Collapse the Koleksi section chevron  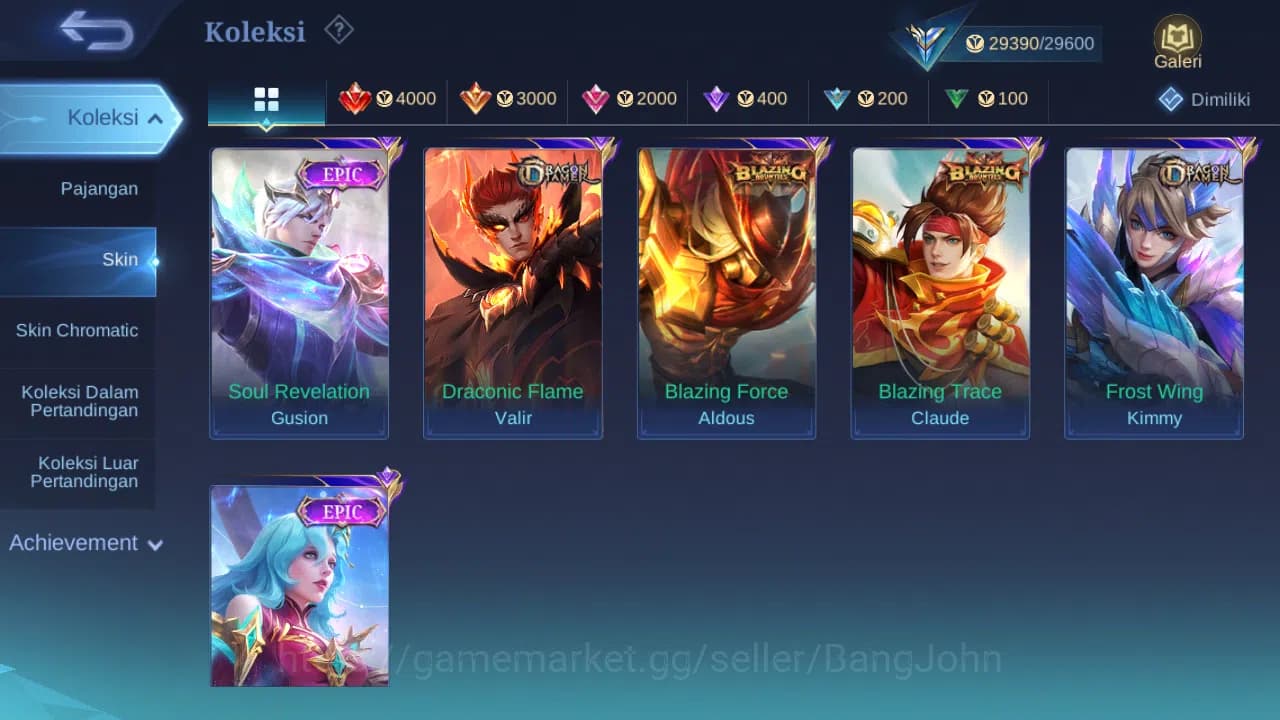pyautogui.click(x=155, y=117)
